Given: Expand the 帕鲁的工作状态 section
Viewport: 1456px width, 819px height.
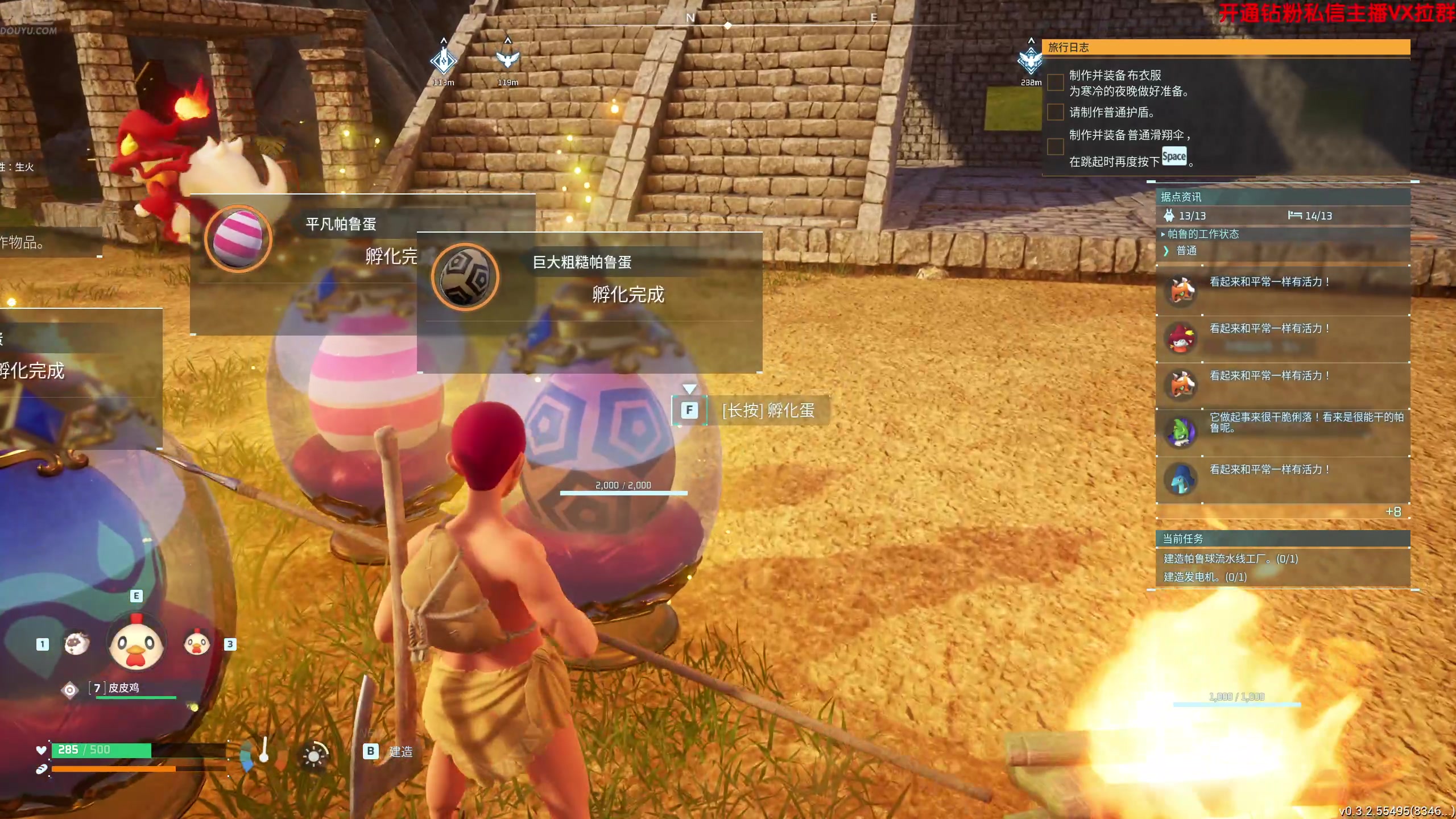Looking at the screenshot, I should (x=1202, y=234).
